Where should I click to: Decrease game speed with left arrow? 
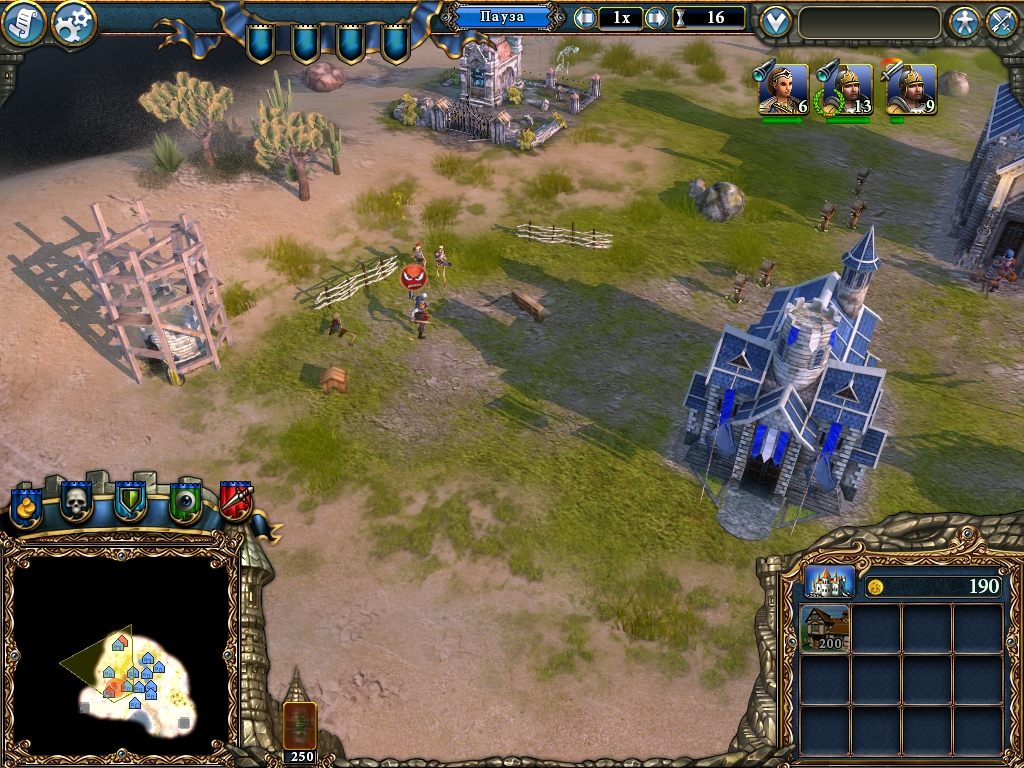(x=585, y=18)
